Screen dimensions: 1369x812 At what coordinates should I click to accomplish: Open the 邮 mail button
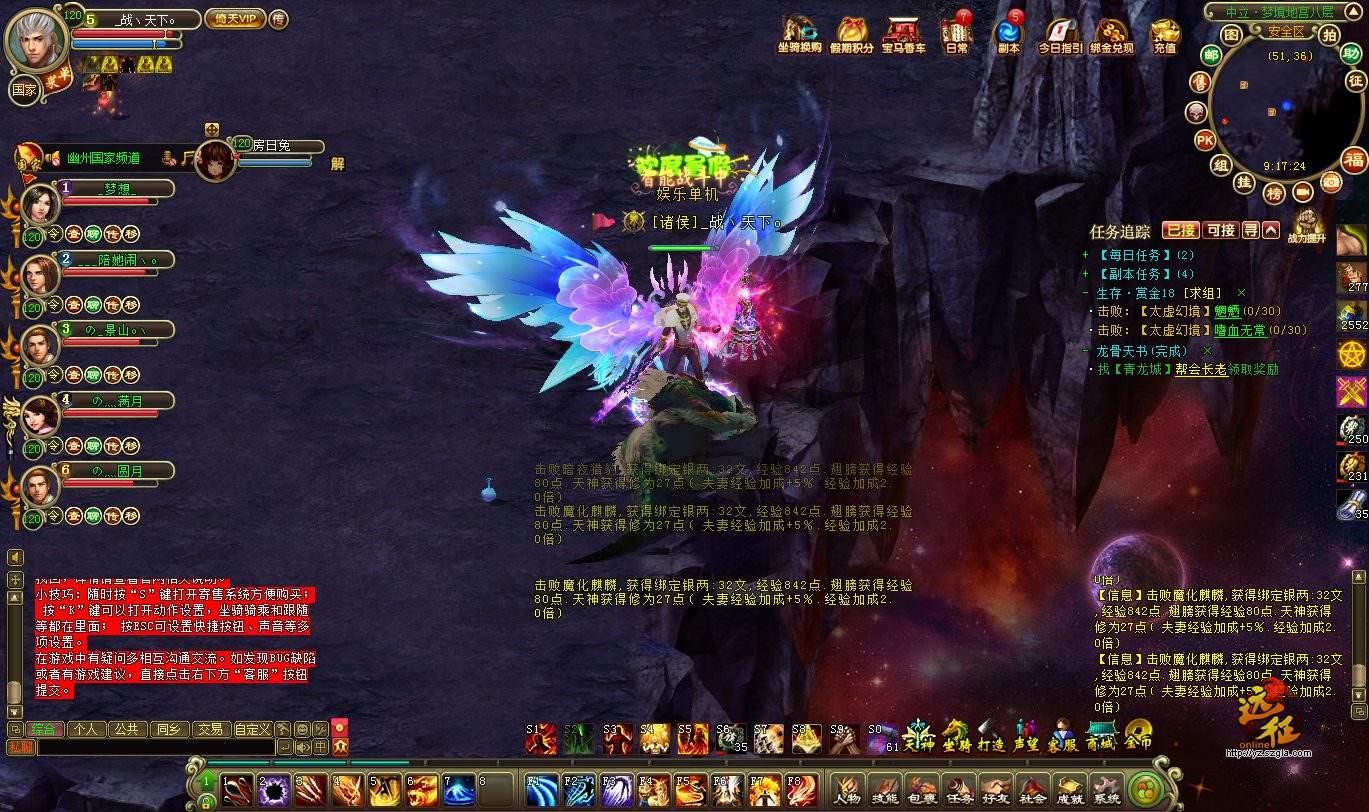click(1211, 55)
